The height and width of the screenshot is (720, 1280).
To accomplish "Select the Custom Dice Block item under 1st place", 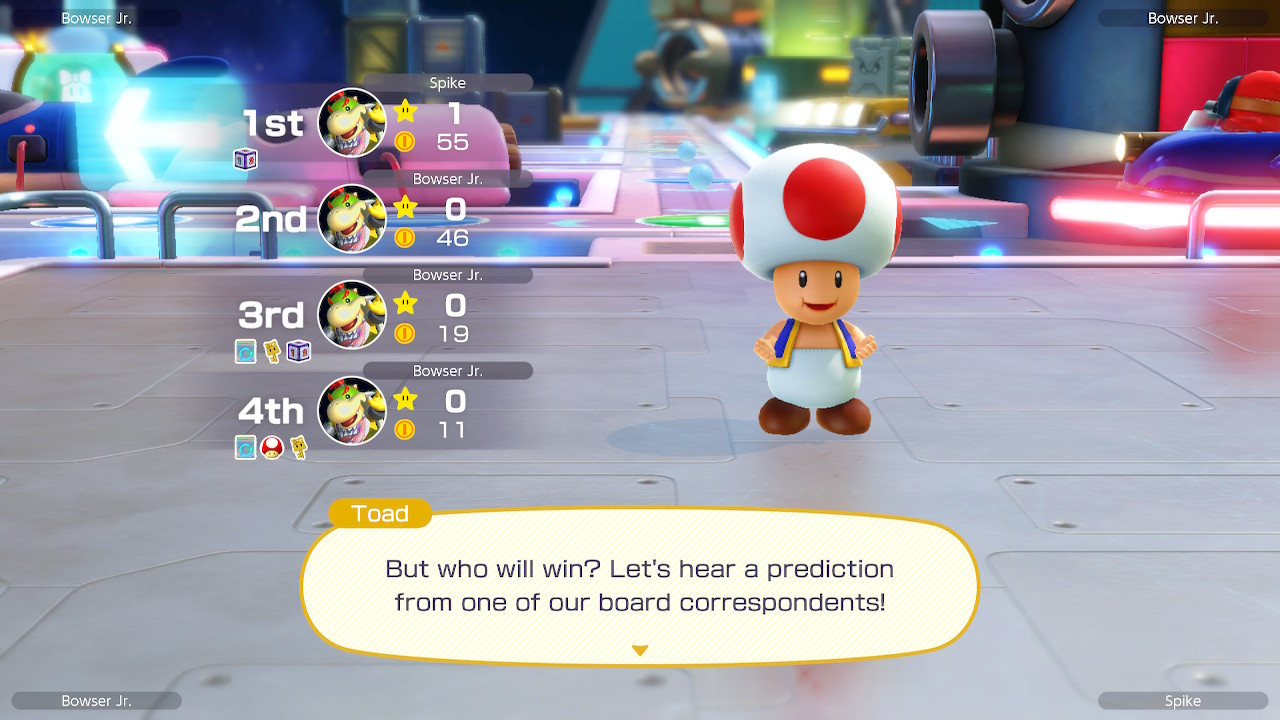I will 245,159.
